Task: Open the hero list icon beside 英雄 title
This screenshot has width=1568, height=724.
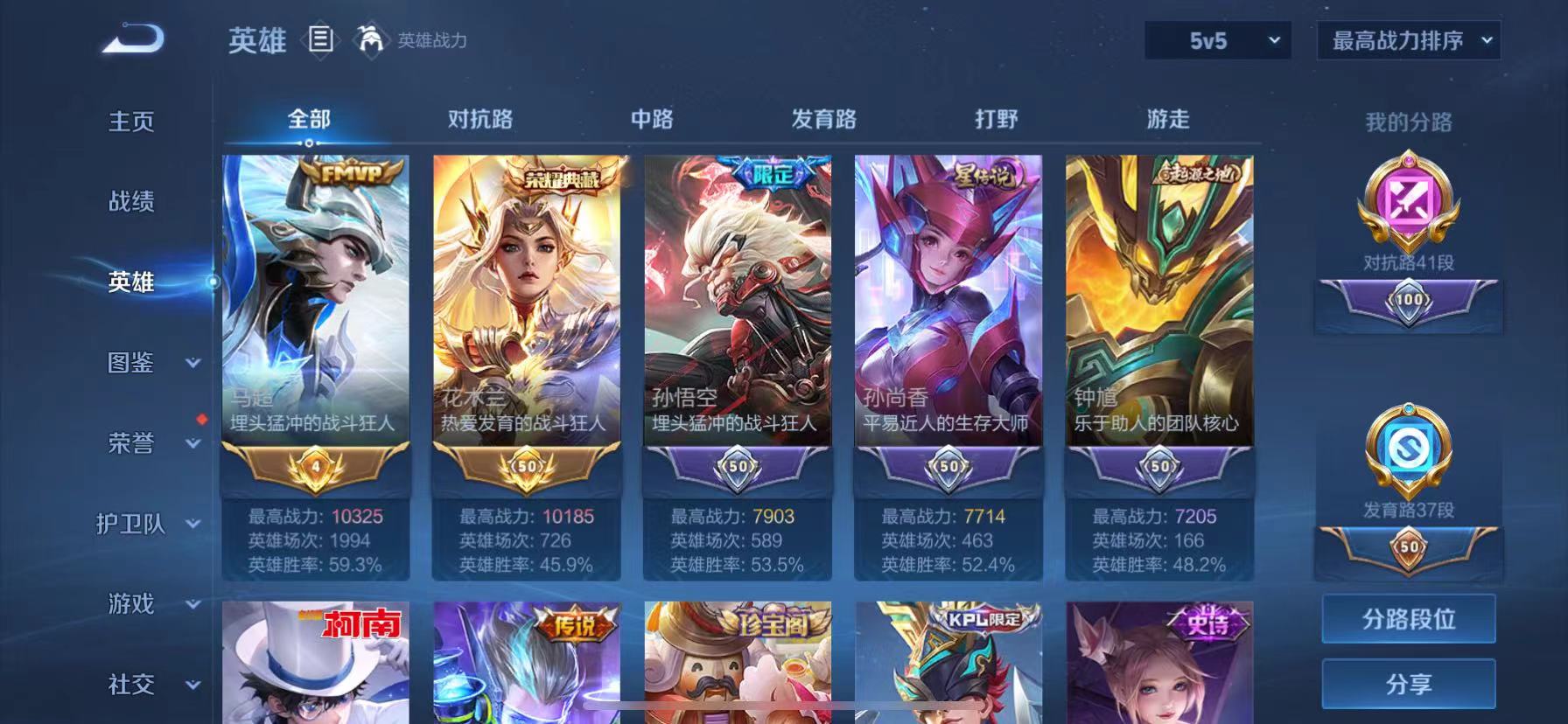Action: [x=321, y=41]
